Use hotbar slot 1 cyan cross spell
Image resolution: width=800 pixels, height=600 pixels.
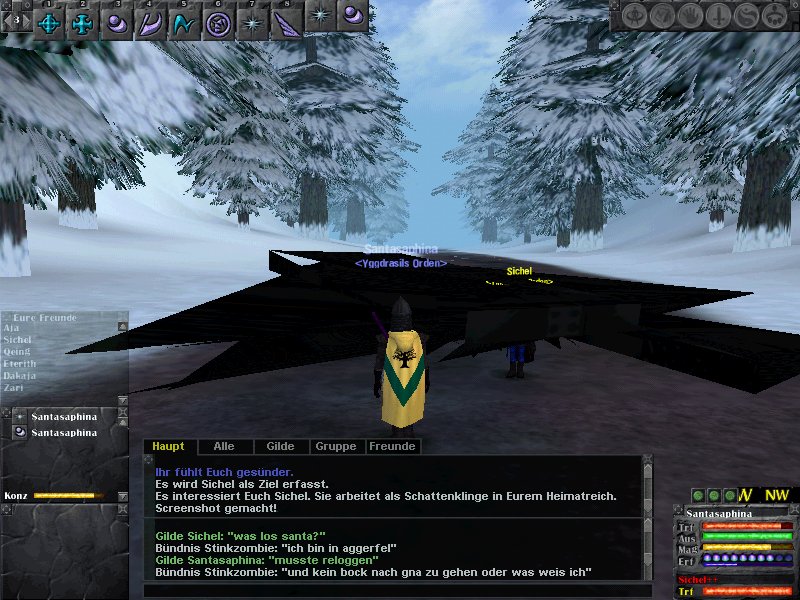click(49, 23)
